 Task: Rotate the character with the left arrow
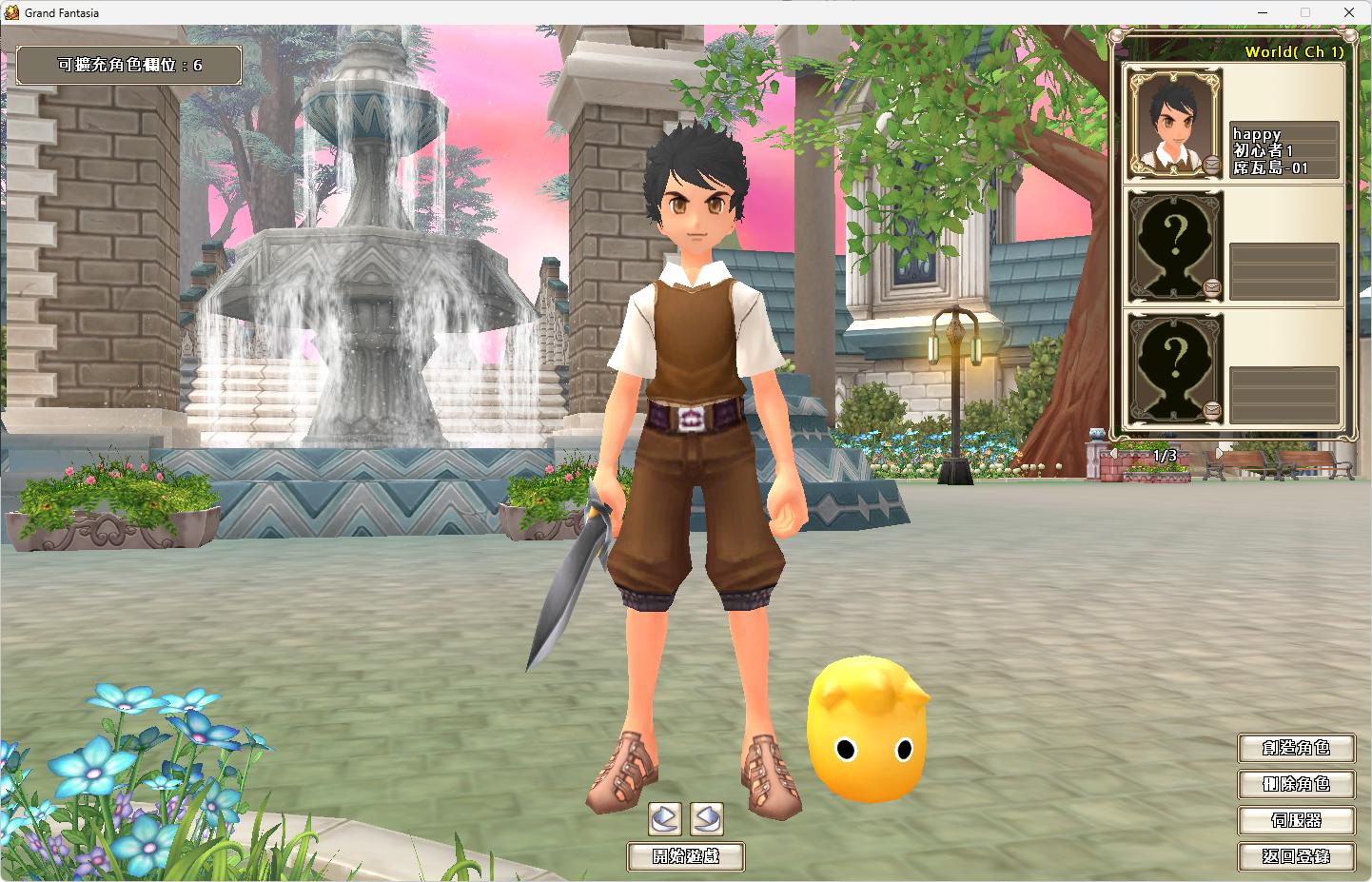[x=665, y=818]
